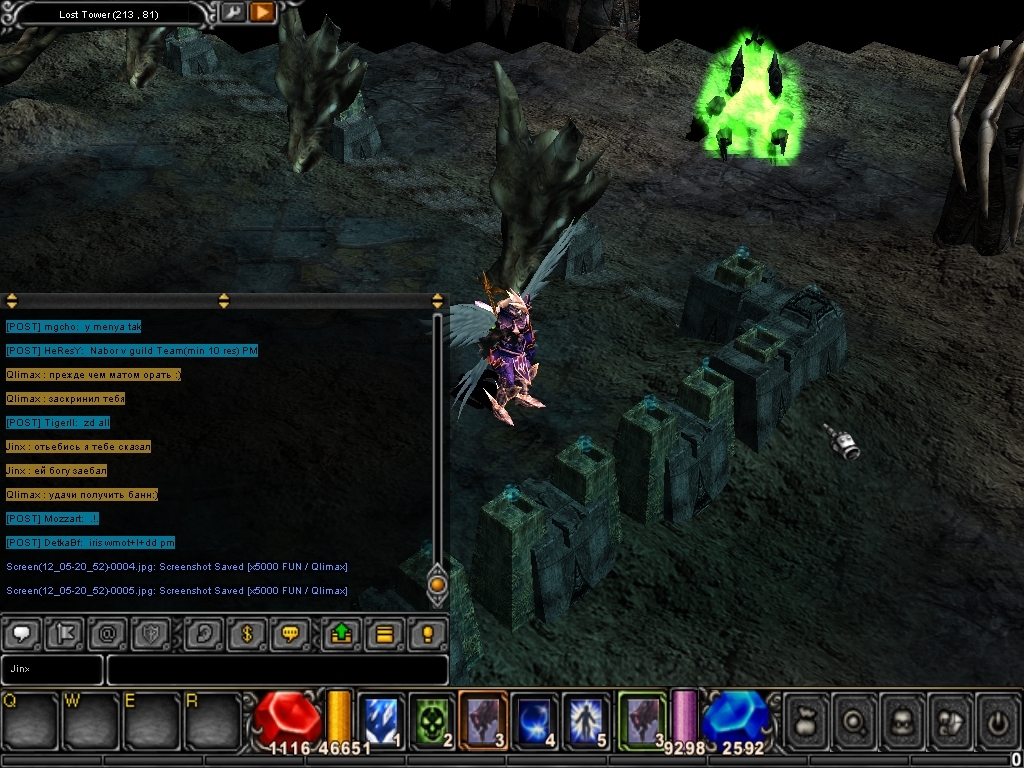Screen dimensions: 1024x768
Task: Click the gold dollar sign button
Action: (247, 634)
